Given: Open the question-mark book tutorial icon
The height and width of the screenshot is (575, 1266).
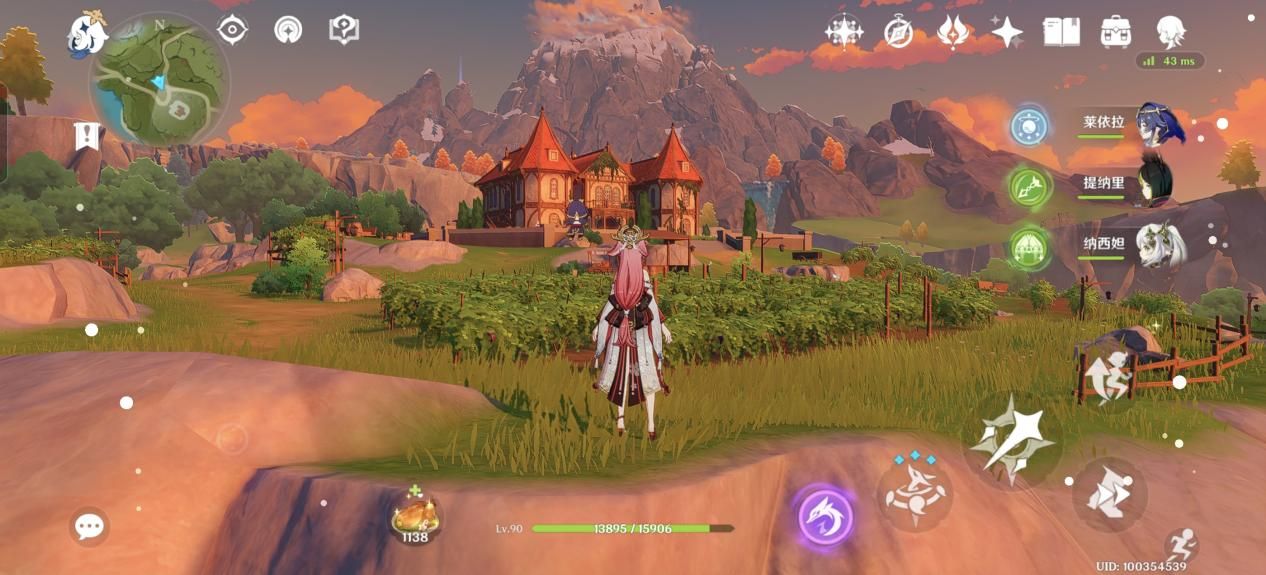Looking at the screenshot, I should [344, 29].
